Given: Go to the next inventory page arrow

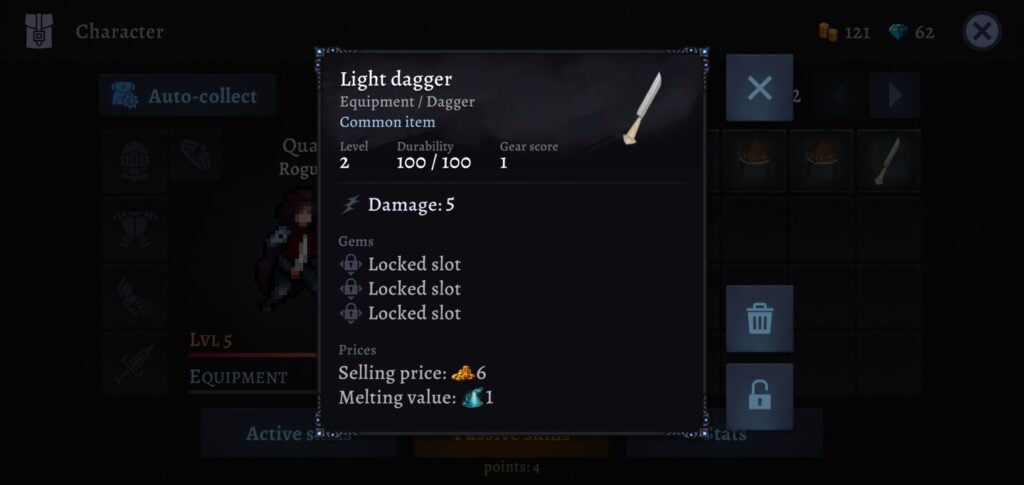Looking at the screenshot, I should click(x=894, y=96).
